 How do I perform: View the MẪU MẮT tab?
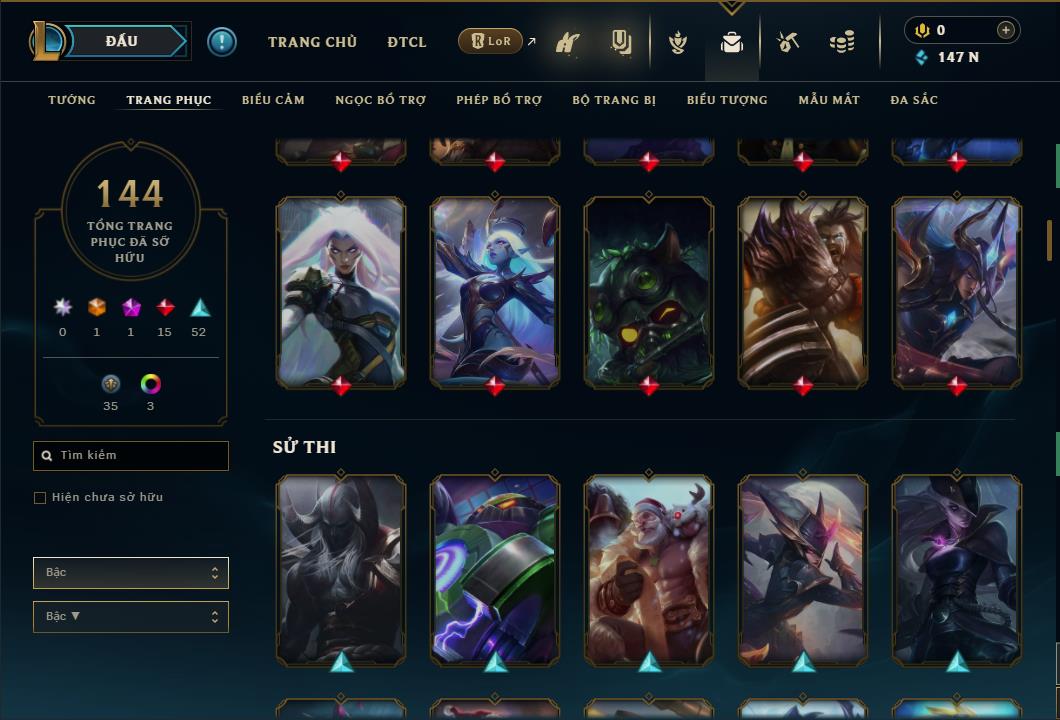click(829, 100)
